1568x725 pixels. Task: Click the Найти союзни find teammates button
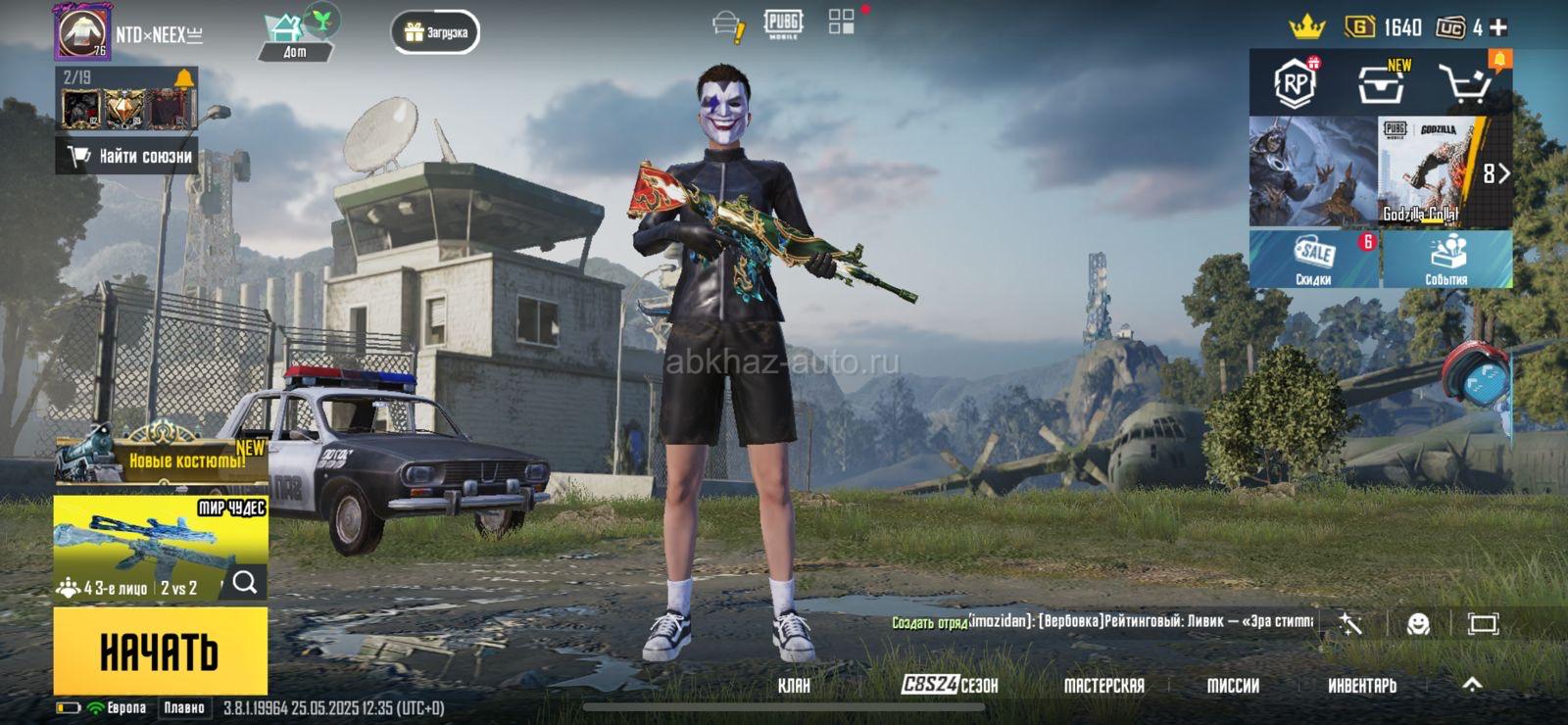click(x=127, y=156)
